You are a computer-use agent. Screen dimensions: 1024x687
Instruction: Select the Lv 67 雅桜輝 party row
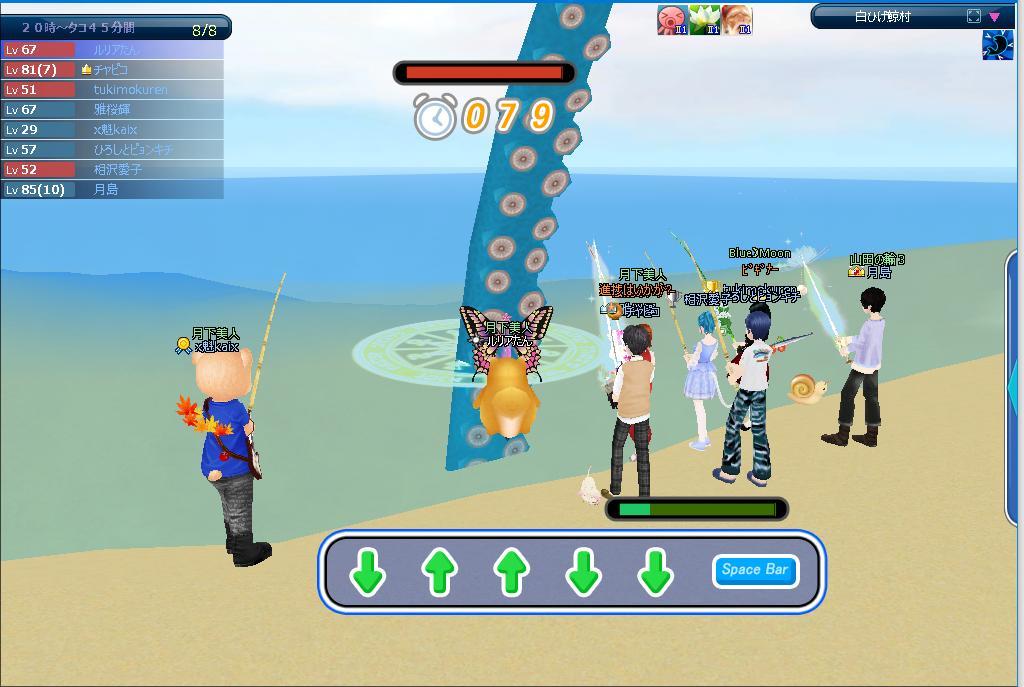(x=112, y=110)
